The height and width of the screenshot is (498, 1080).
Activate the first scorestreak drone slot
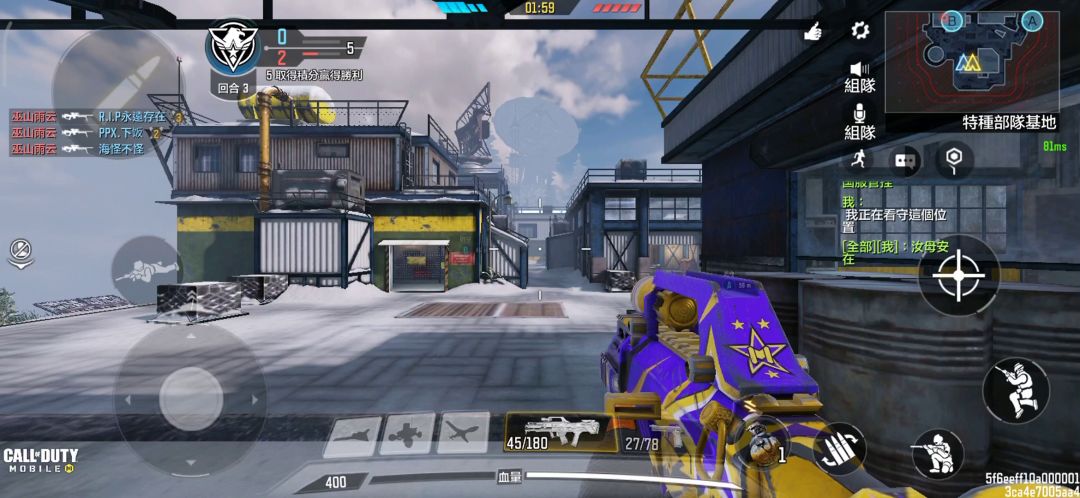(354, 434)
